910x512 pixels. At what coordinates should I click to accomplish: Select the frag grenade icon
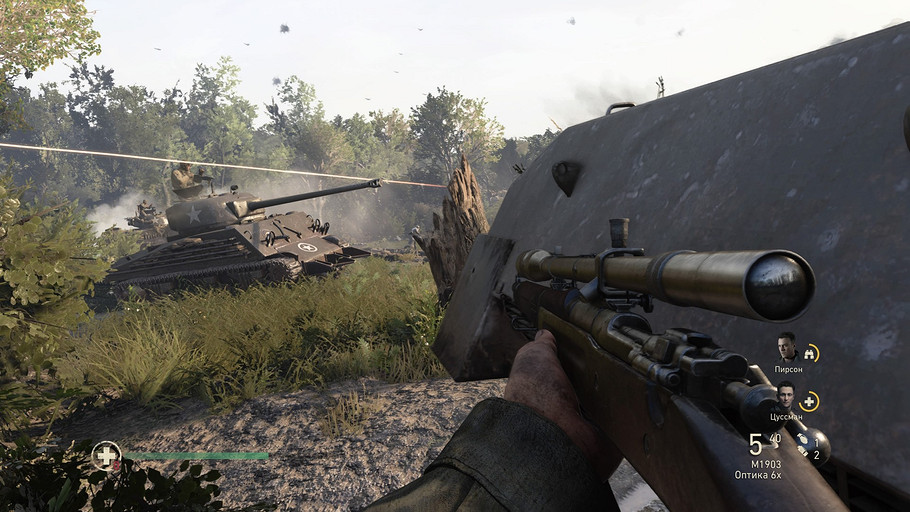(804, 439)
